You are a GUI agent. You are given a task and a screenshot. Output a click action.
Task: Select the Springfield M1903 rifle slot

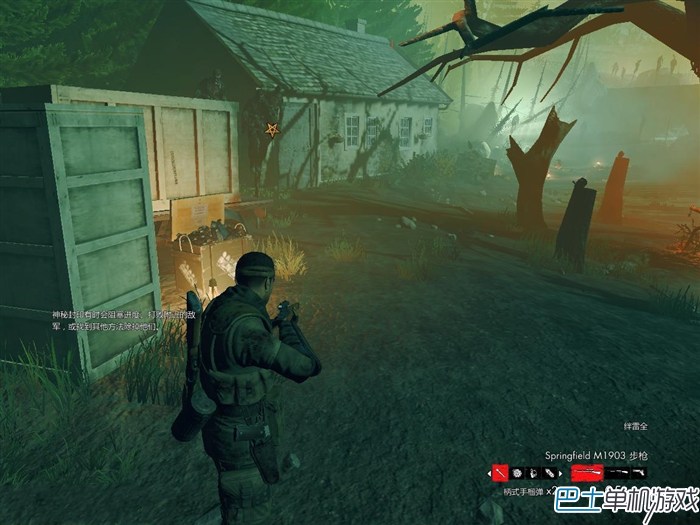coord(587,472)
